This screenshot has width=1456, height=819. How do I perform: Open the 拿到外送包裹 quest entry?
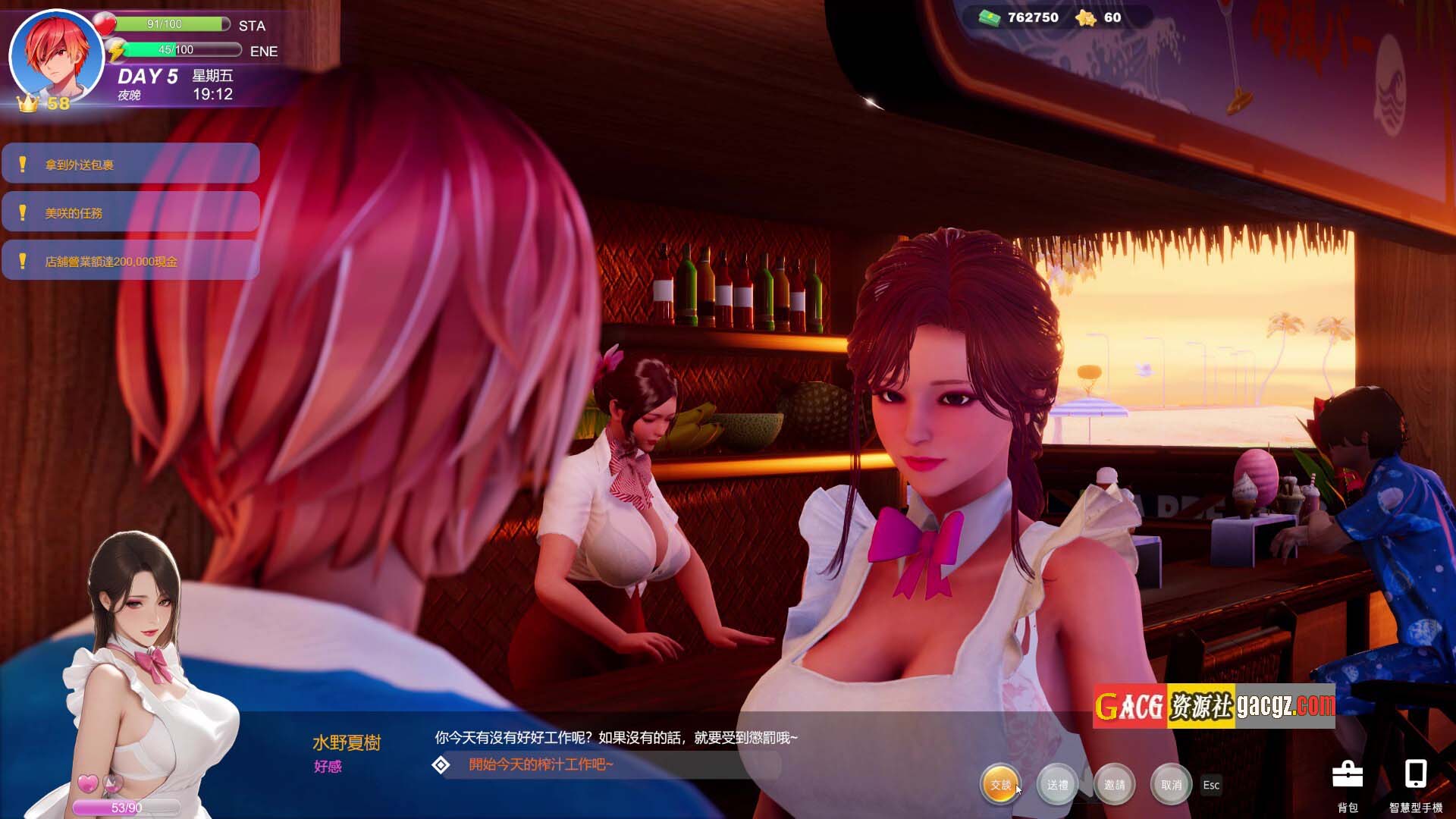130,164
